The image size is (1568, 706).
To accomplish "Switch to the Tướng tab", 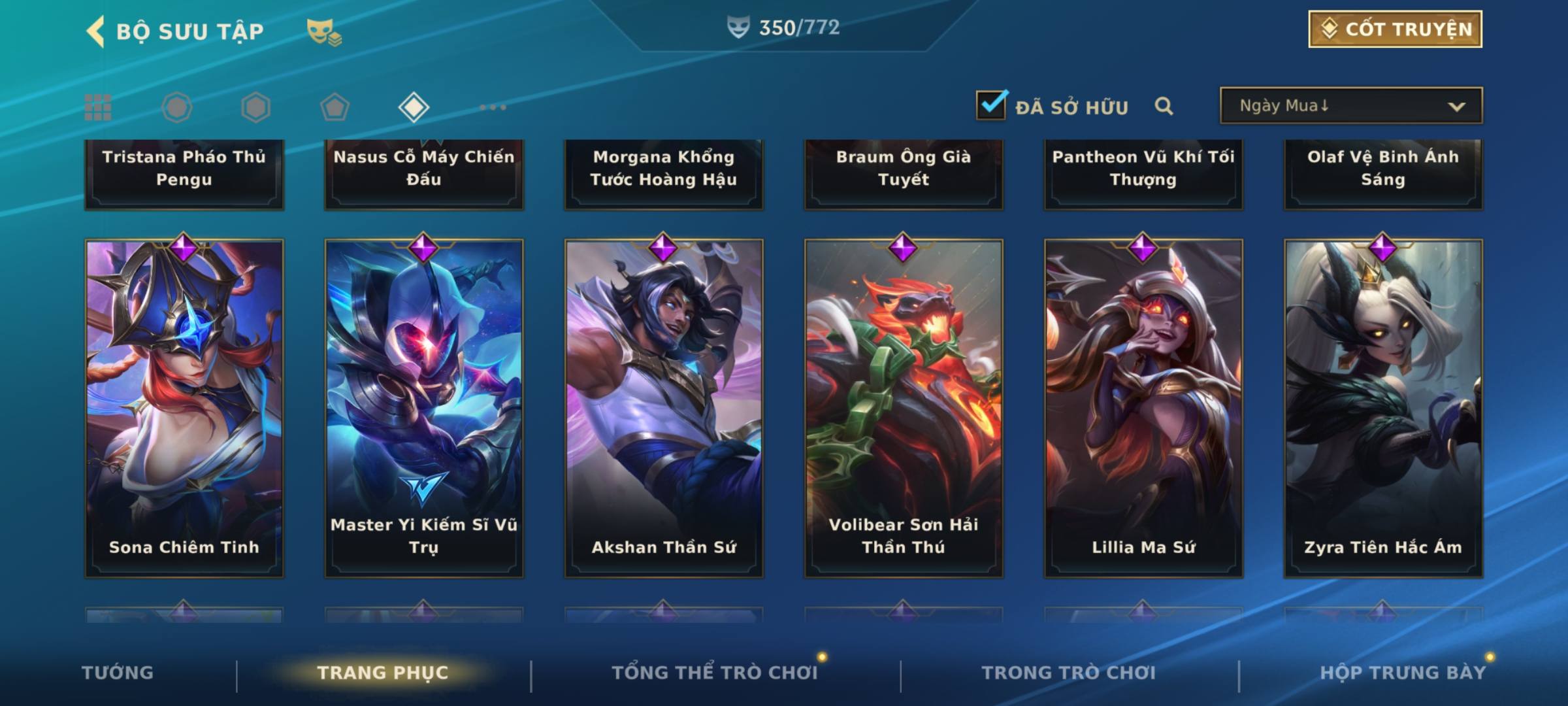I will [x=118, y=673].
